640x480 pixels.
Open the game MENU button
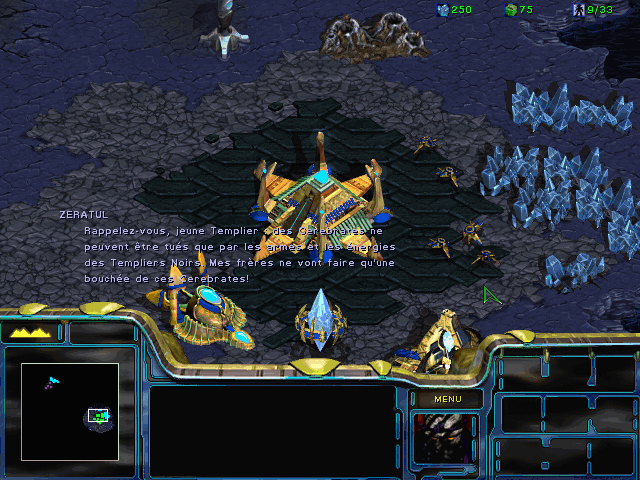coord(447,399)
